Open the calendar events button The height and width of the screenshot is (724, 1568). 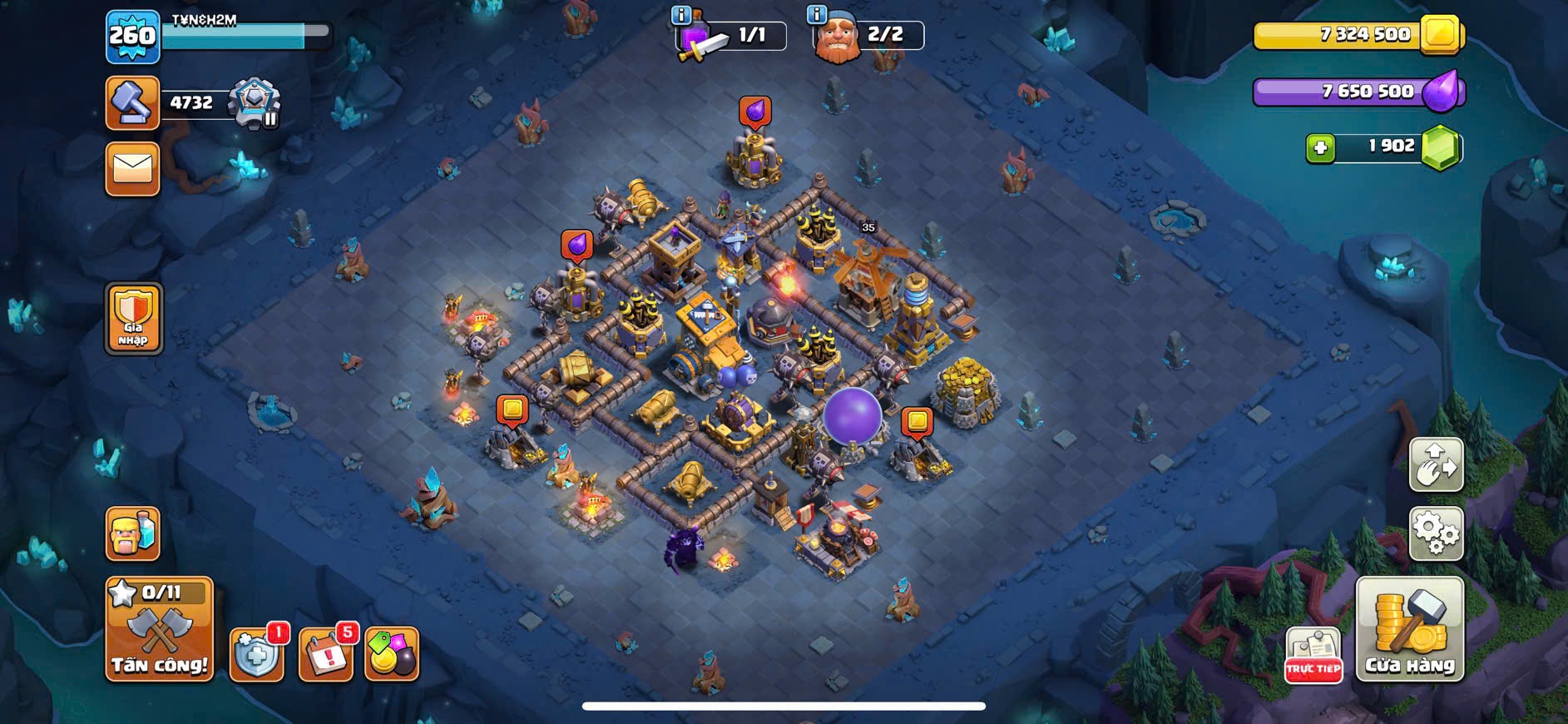pos(325,653)
